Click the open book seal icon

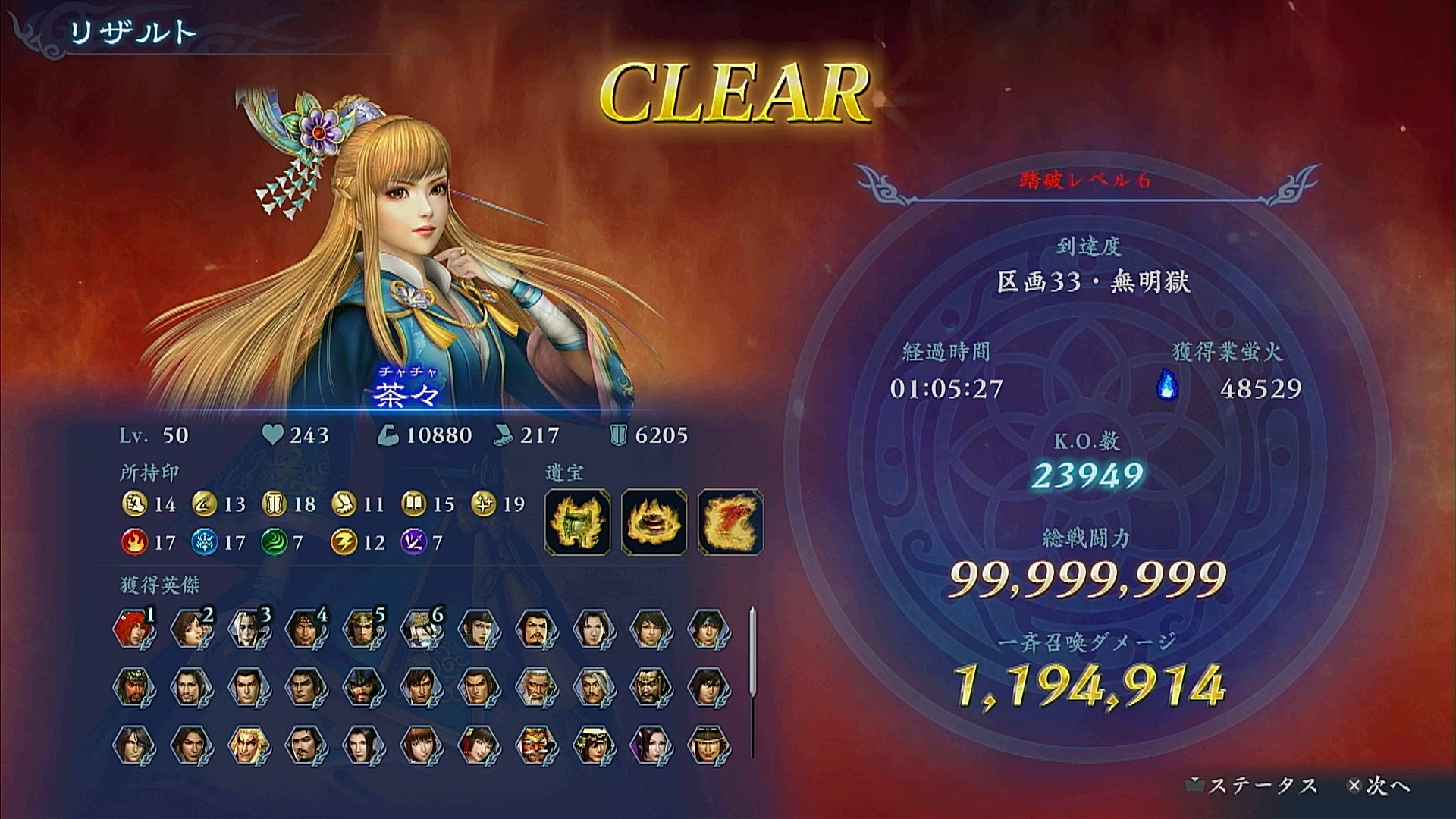pyautogui.click(x=414, y=504)
